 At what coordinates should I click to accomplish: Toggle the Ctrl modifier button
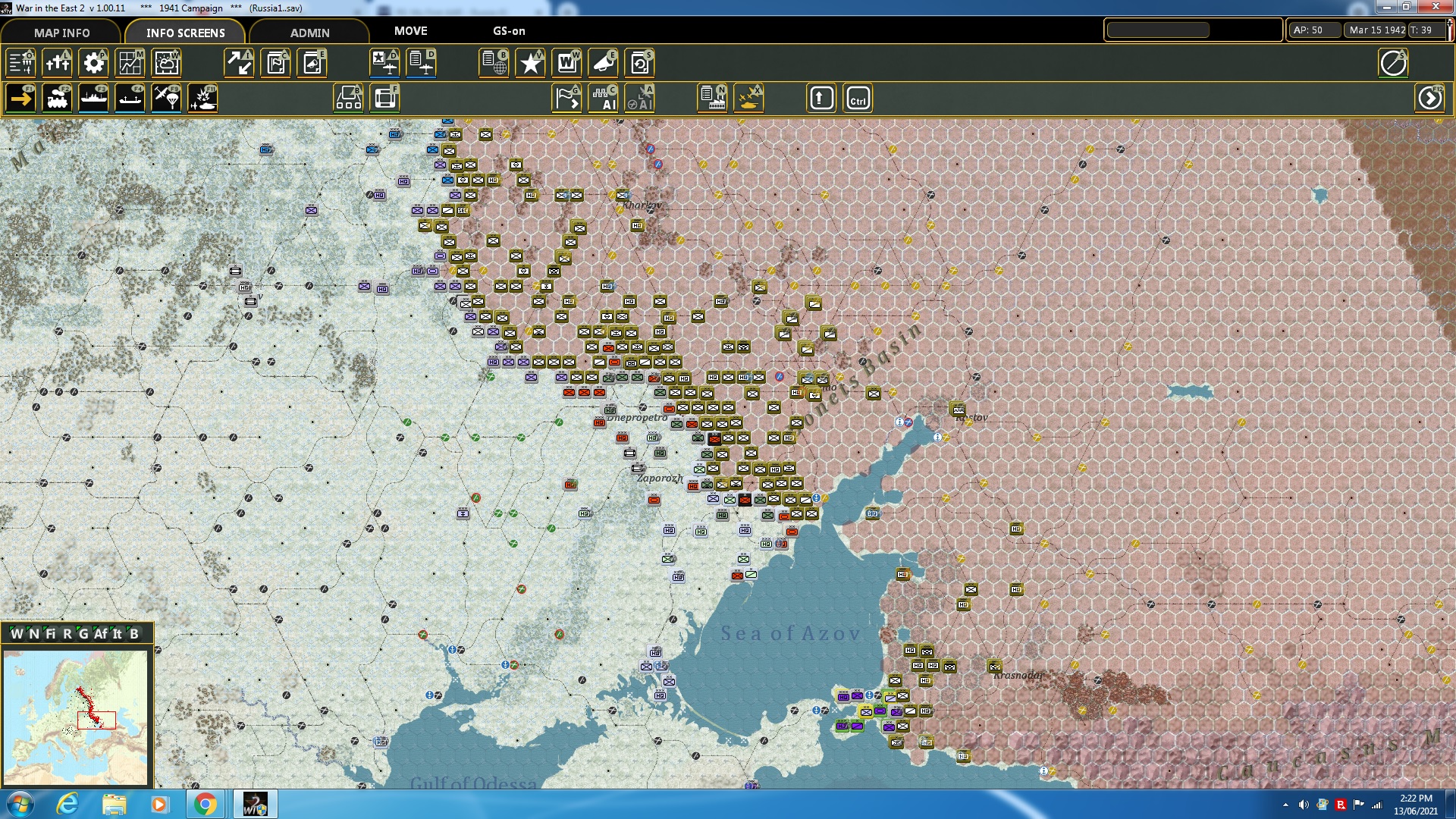[x=858, y=98]
